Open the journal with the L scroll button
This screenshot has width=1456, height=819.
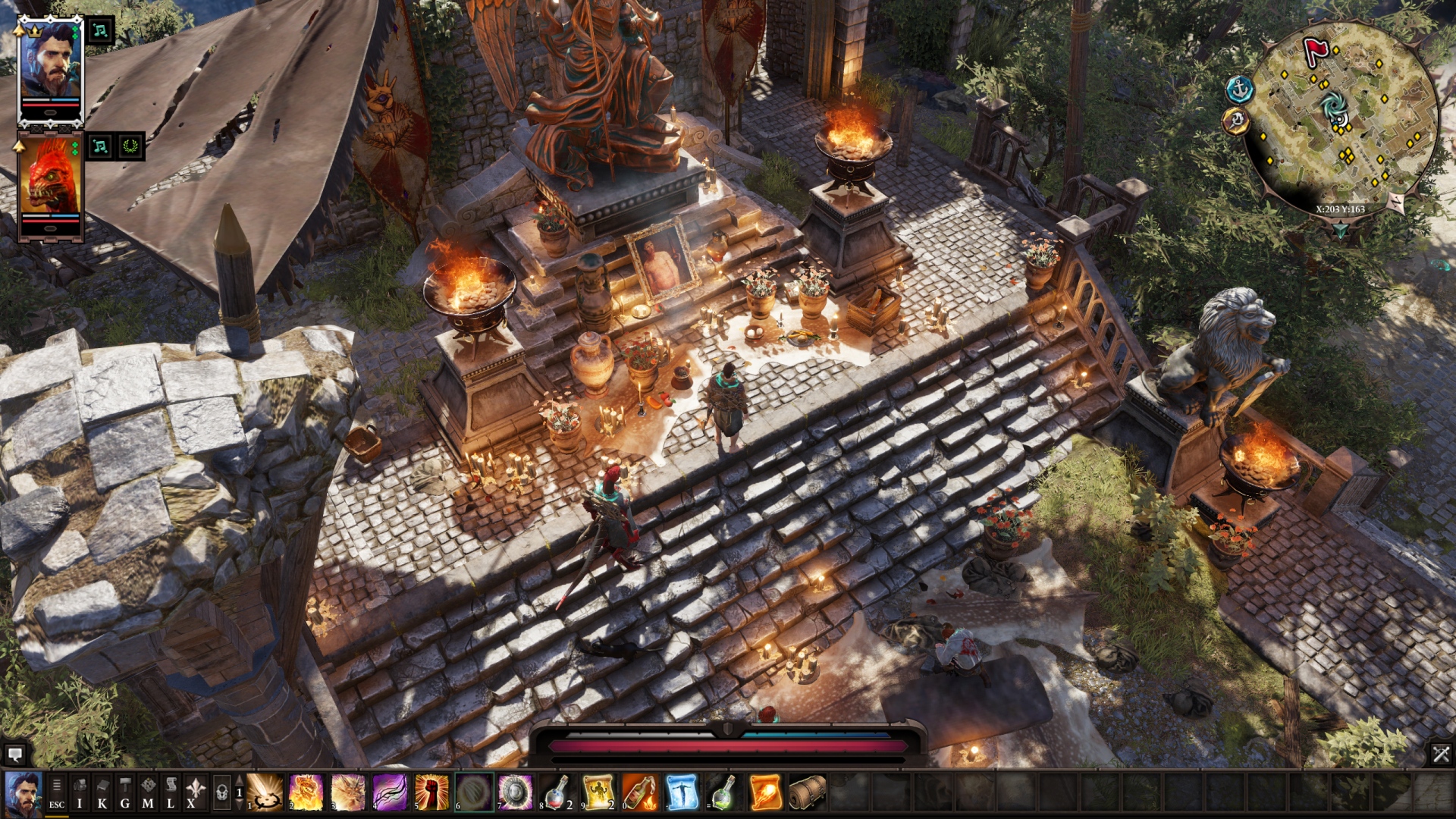click(x=171, y=794)
